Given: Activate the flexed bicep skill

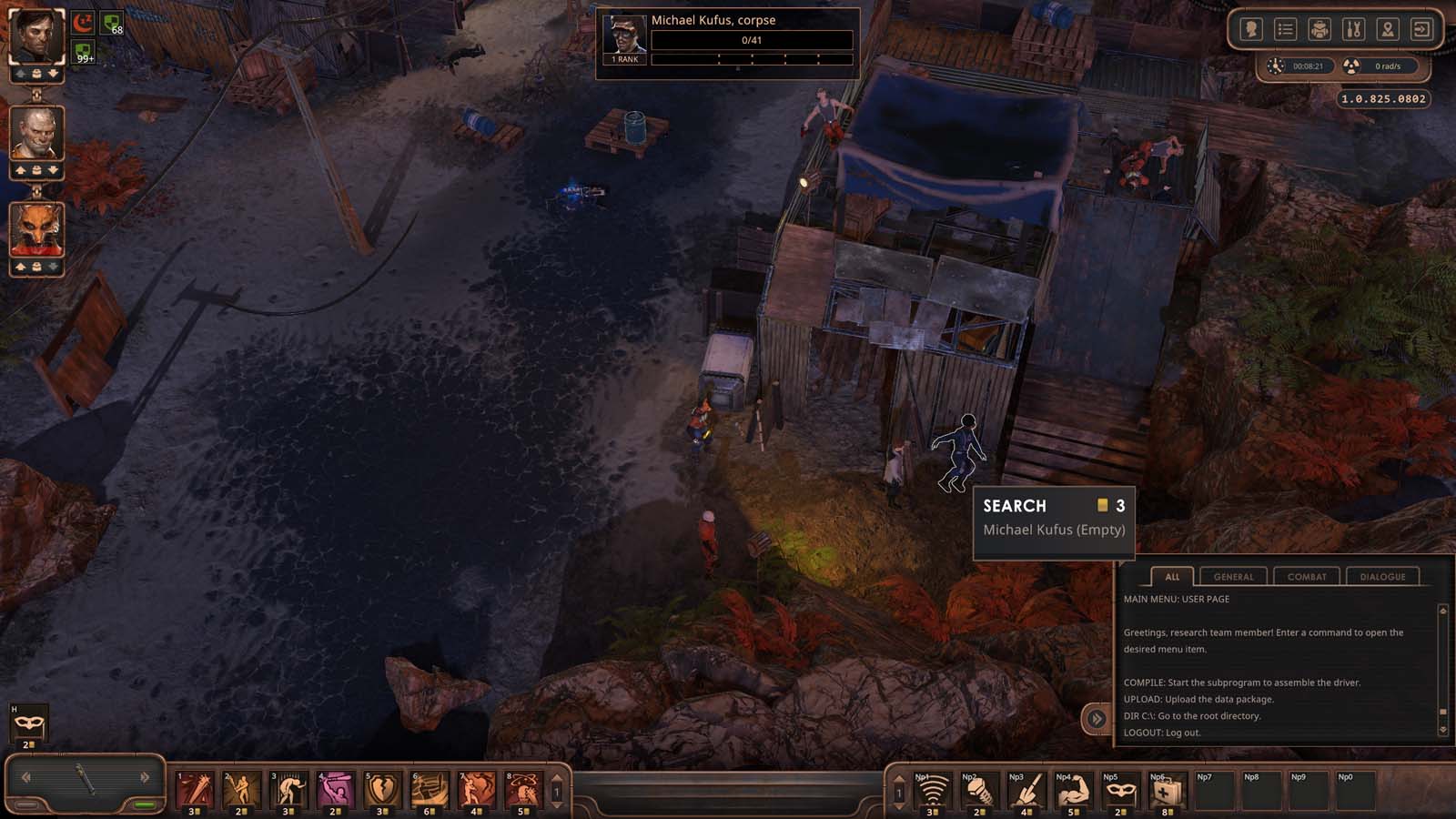Looking at the screenshot, I should click(x=1072, y=791).
